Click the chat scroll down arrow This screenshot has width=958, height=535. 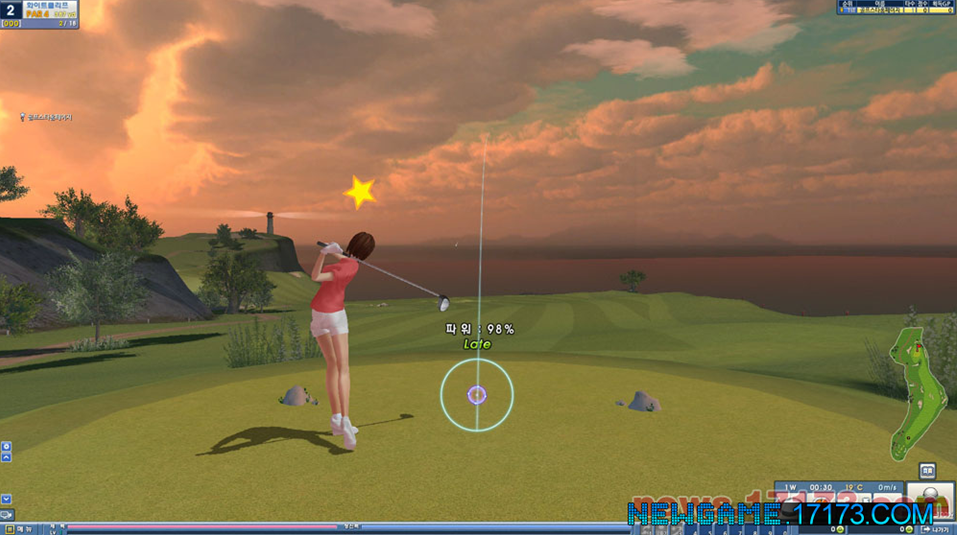click(x=6, y=498)
